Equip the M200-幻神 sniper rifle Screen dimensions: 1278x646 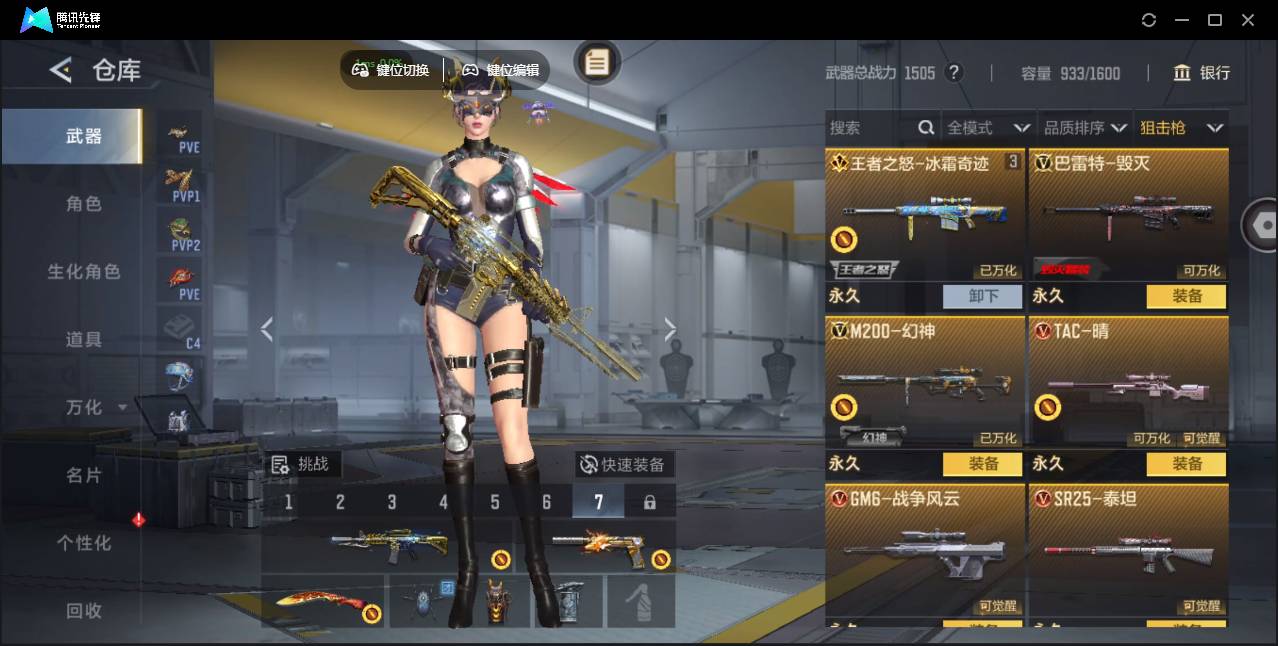click(983, 464)
